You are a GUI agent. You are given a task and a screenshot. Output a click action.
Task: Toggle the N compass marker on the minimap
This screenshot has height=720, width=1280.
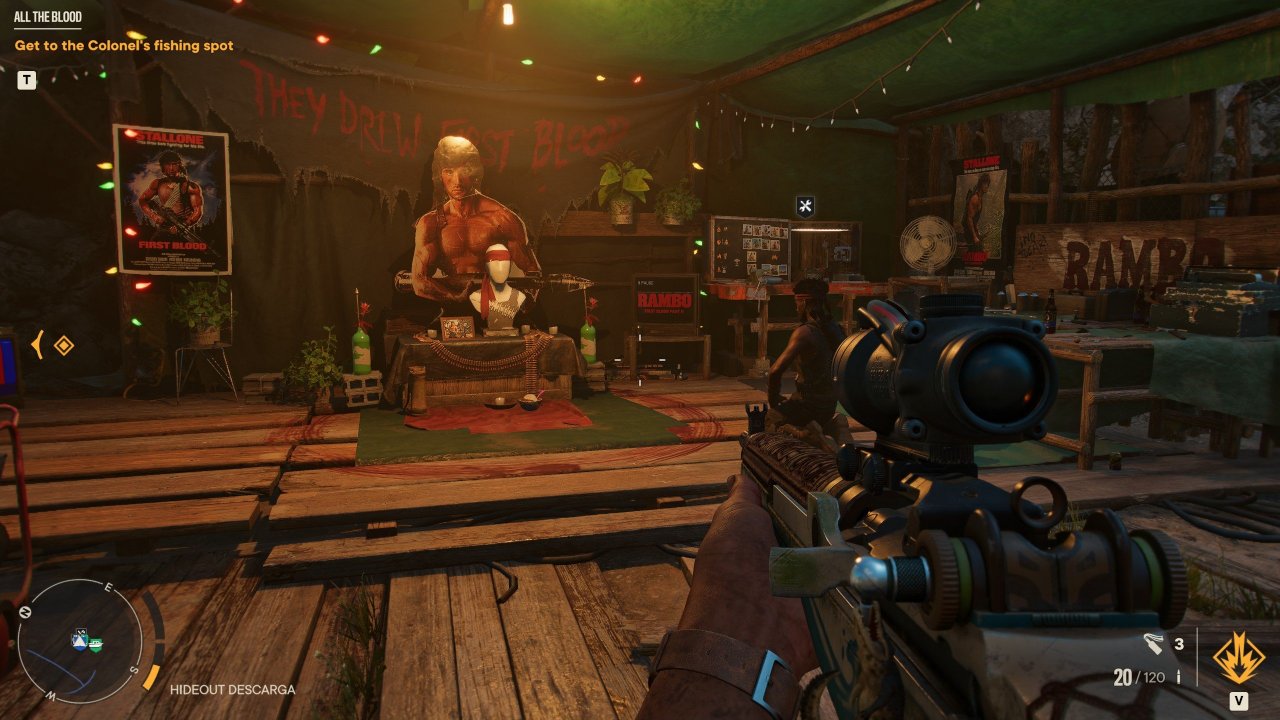tap(26, 611)
